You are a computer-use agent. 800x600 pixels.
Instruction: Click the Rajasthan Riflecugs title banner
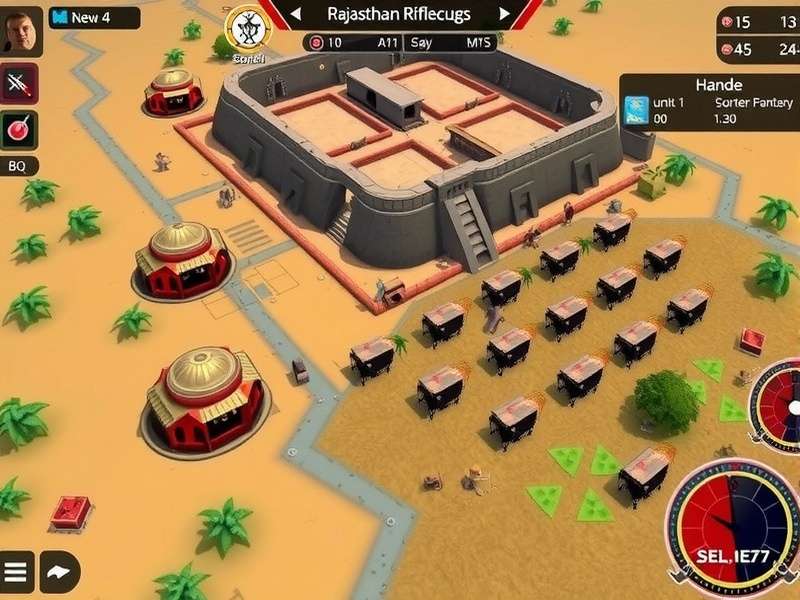(400, 14)
